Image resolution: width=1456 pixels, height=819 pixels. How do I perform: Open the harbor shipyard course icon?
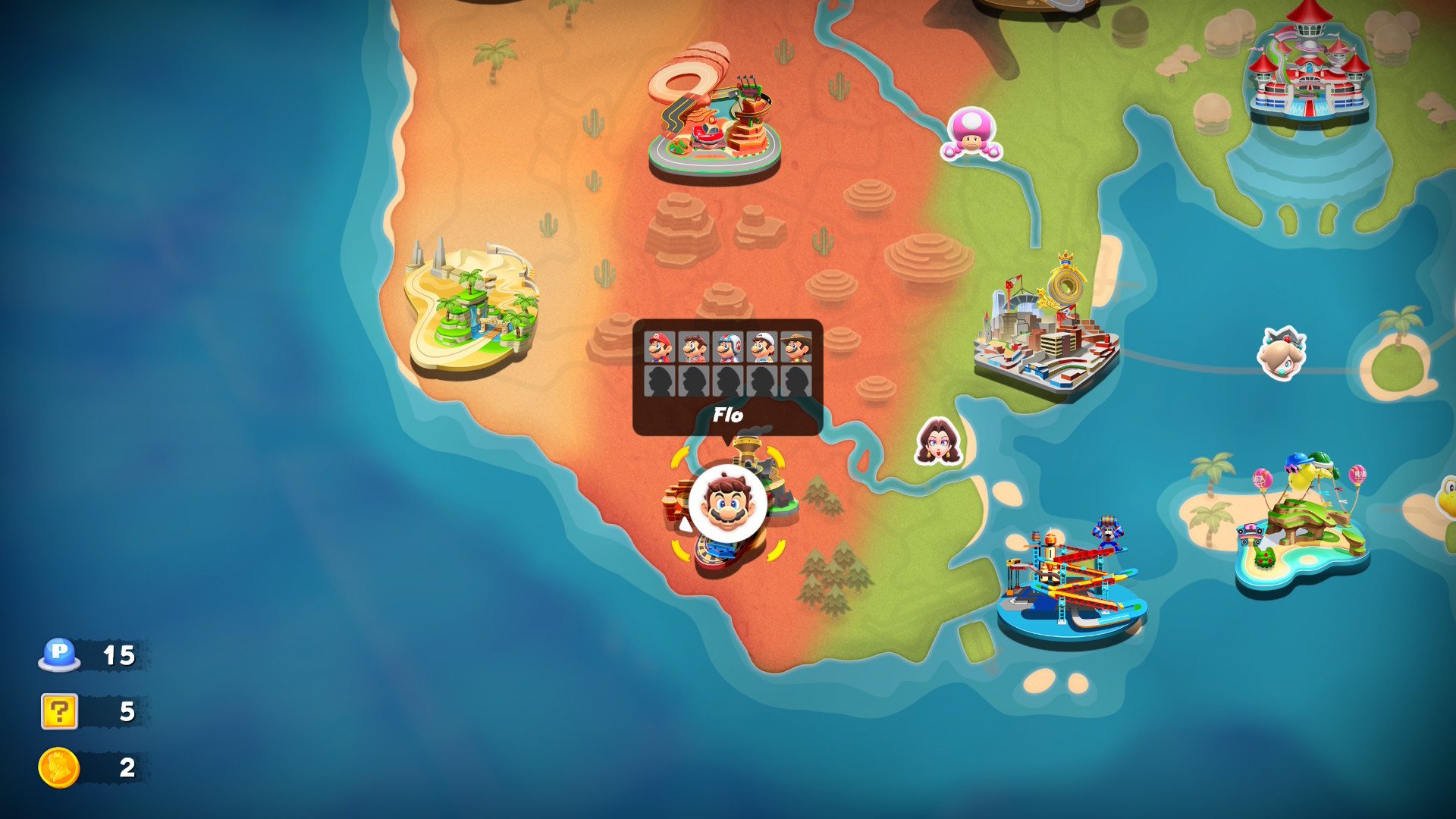[1071, 580]
